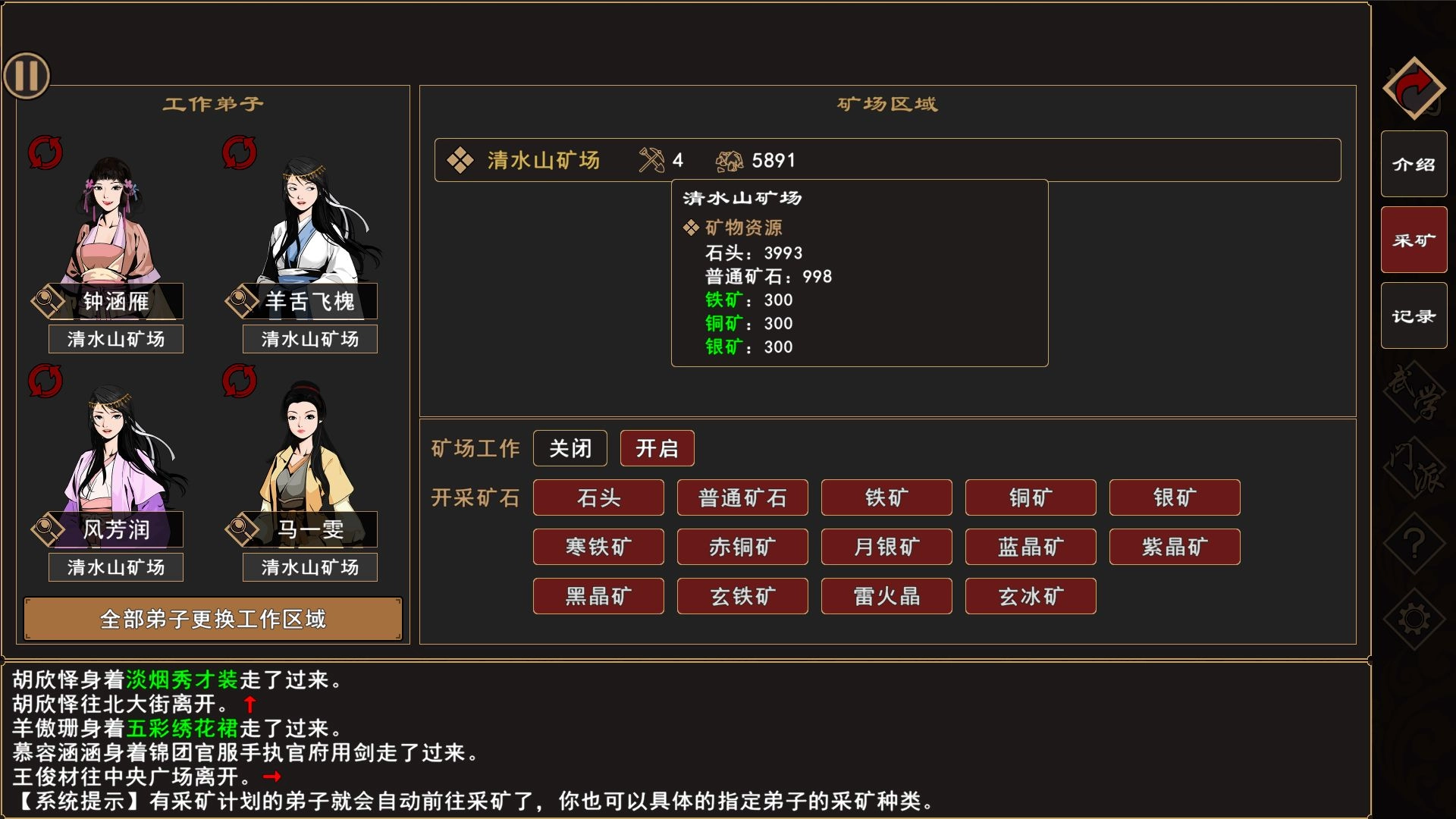1456x819 pixels.
Task: Click the help question mark icon on sidebar
Action: [x=1415, y=543]
